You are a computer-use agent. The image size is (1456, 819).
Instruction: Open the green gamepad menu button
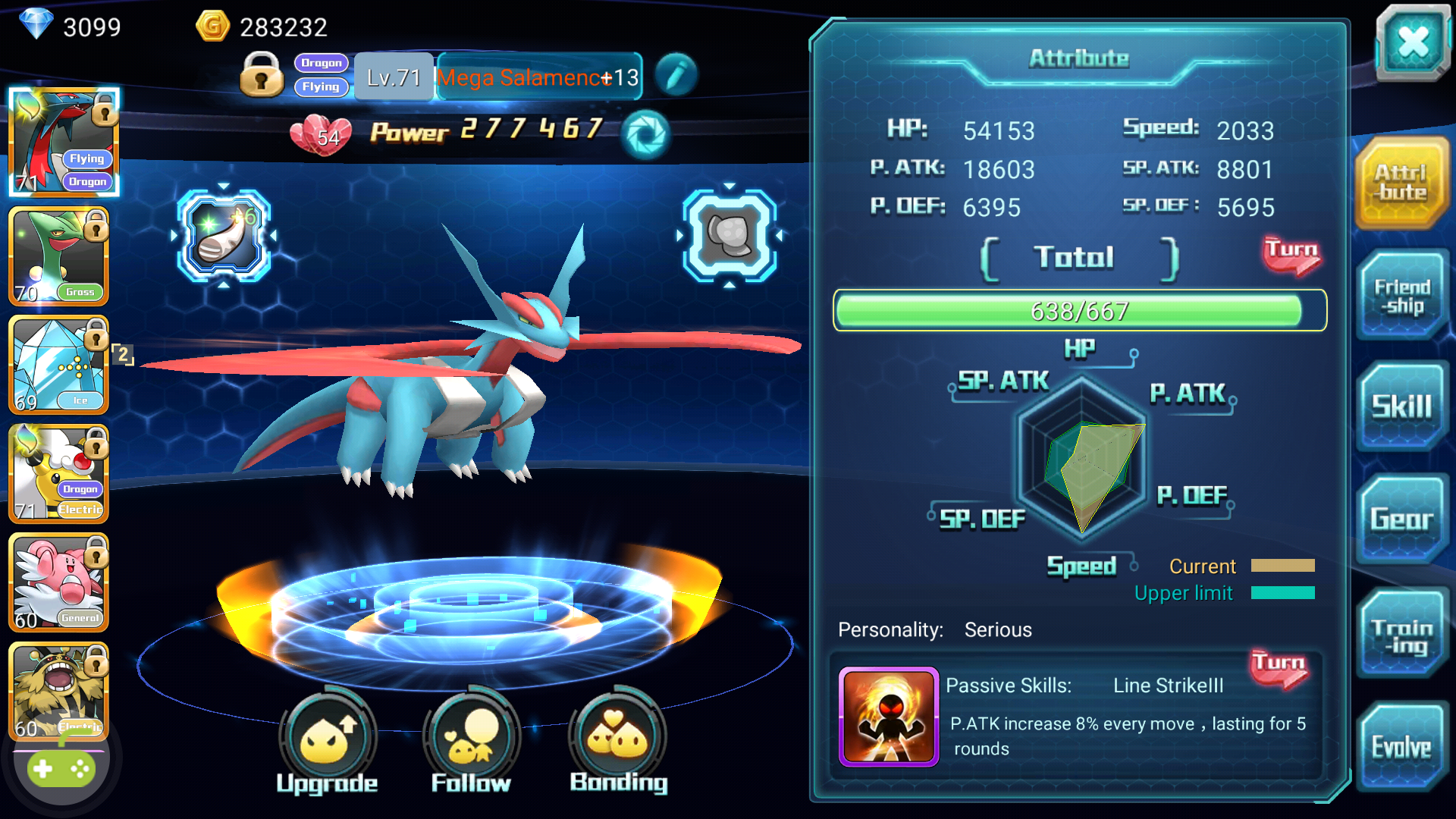click(x=60, y=769)
